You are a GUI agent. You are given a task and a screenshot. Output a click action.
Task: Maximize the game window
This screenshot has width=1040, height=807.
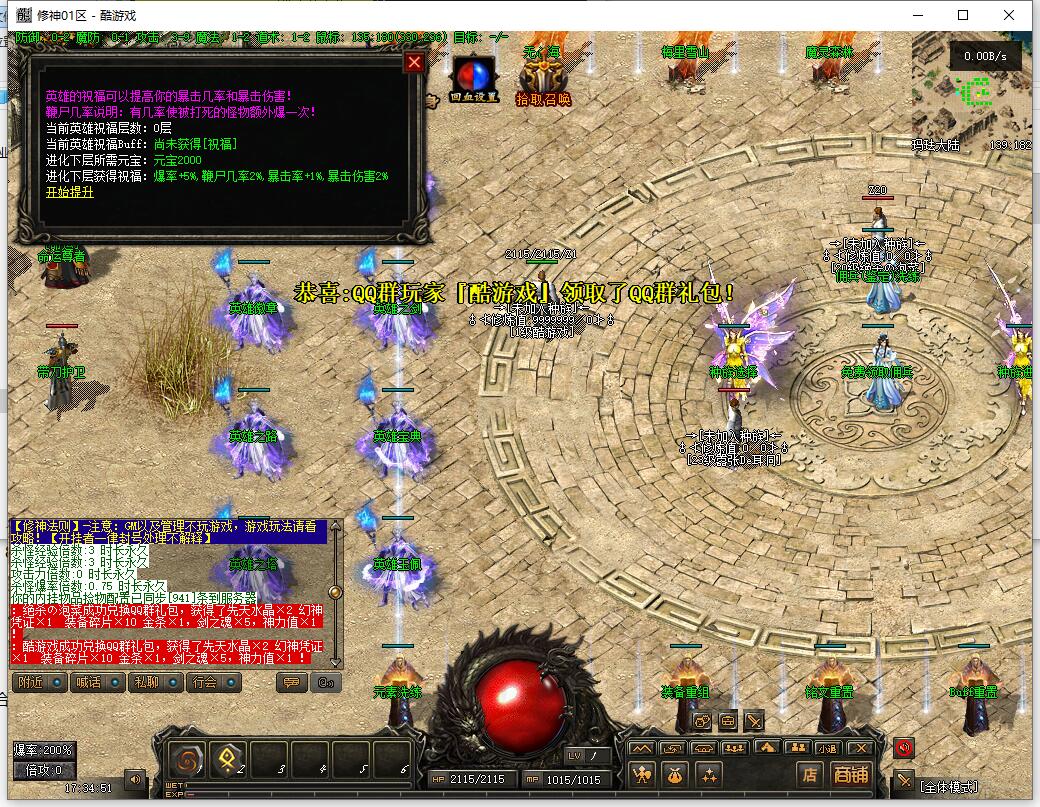point(963,15)
